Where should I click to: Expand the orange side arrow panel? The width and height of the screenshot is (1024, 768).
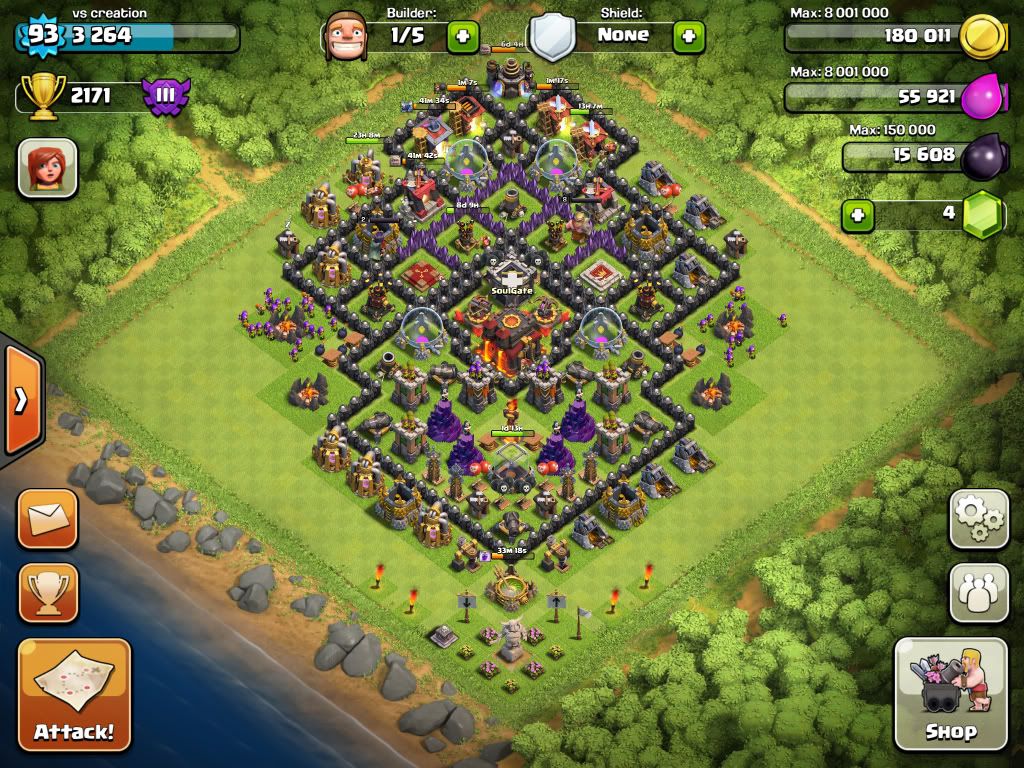[21, 400]
